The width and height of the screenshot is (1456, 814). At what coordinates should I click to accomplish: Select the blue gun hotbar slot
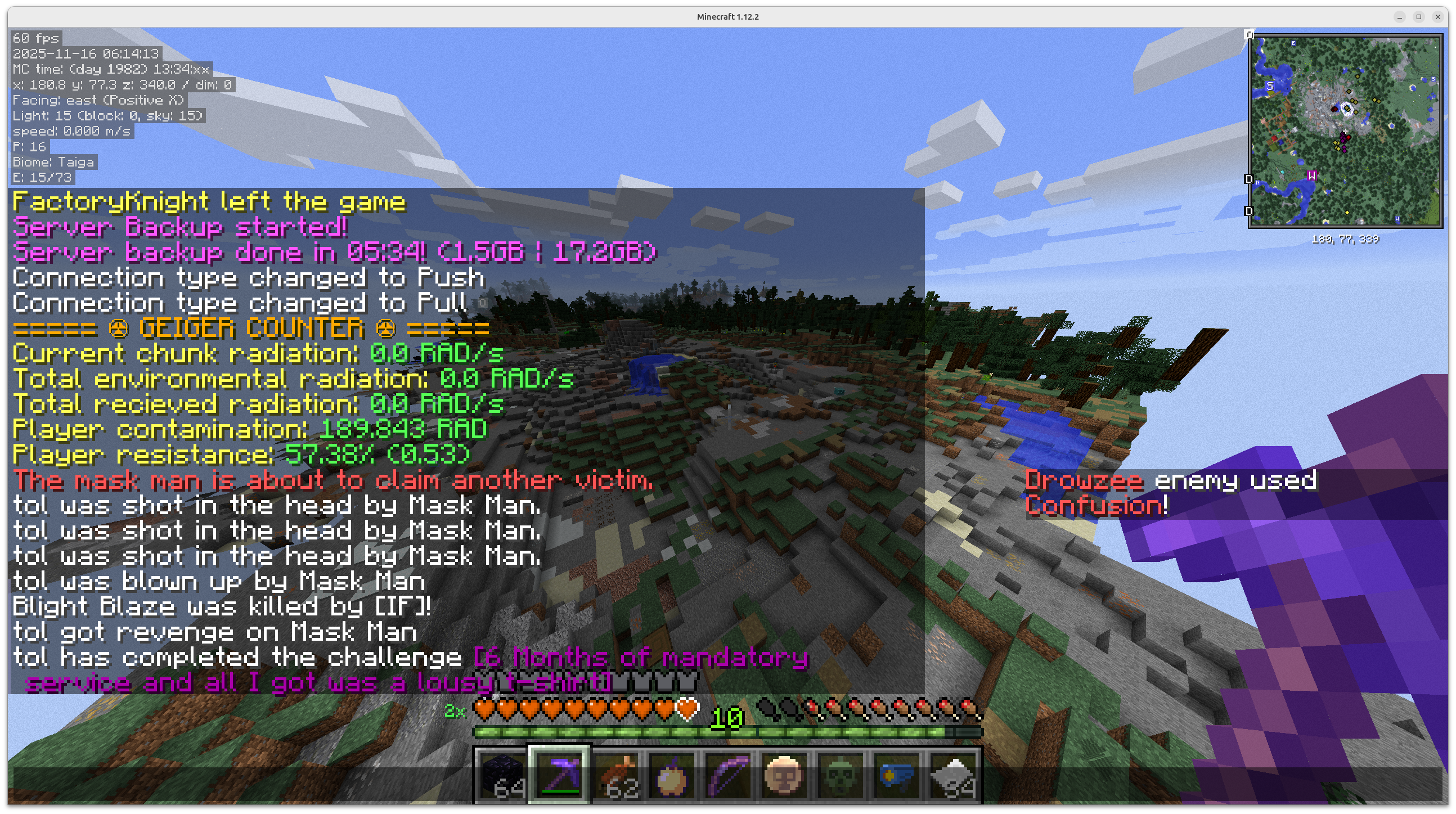897,775
